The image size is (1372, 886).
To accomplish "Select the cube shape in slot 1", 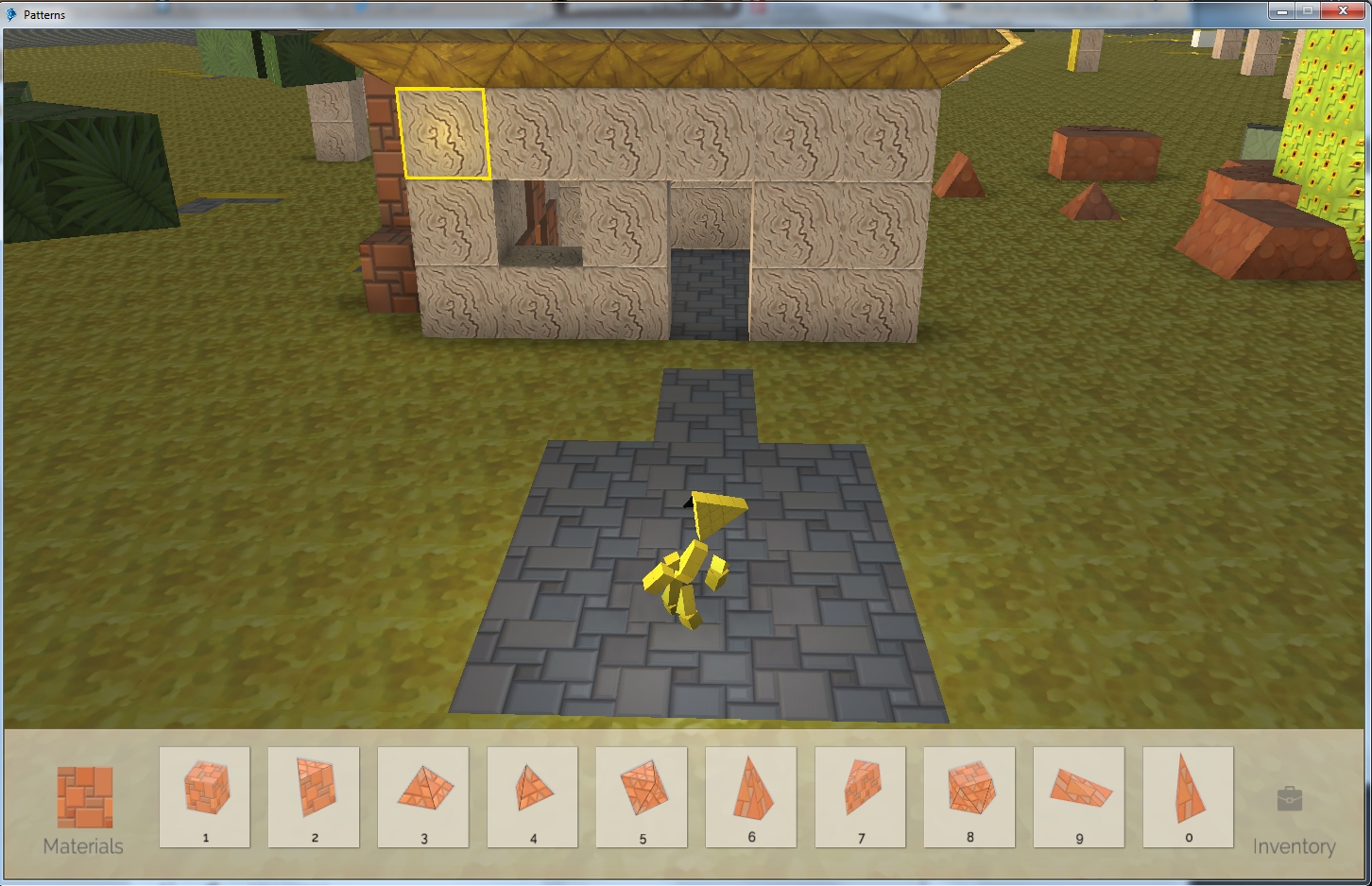I will pos(205,796).
